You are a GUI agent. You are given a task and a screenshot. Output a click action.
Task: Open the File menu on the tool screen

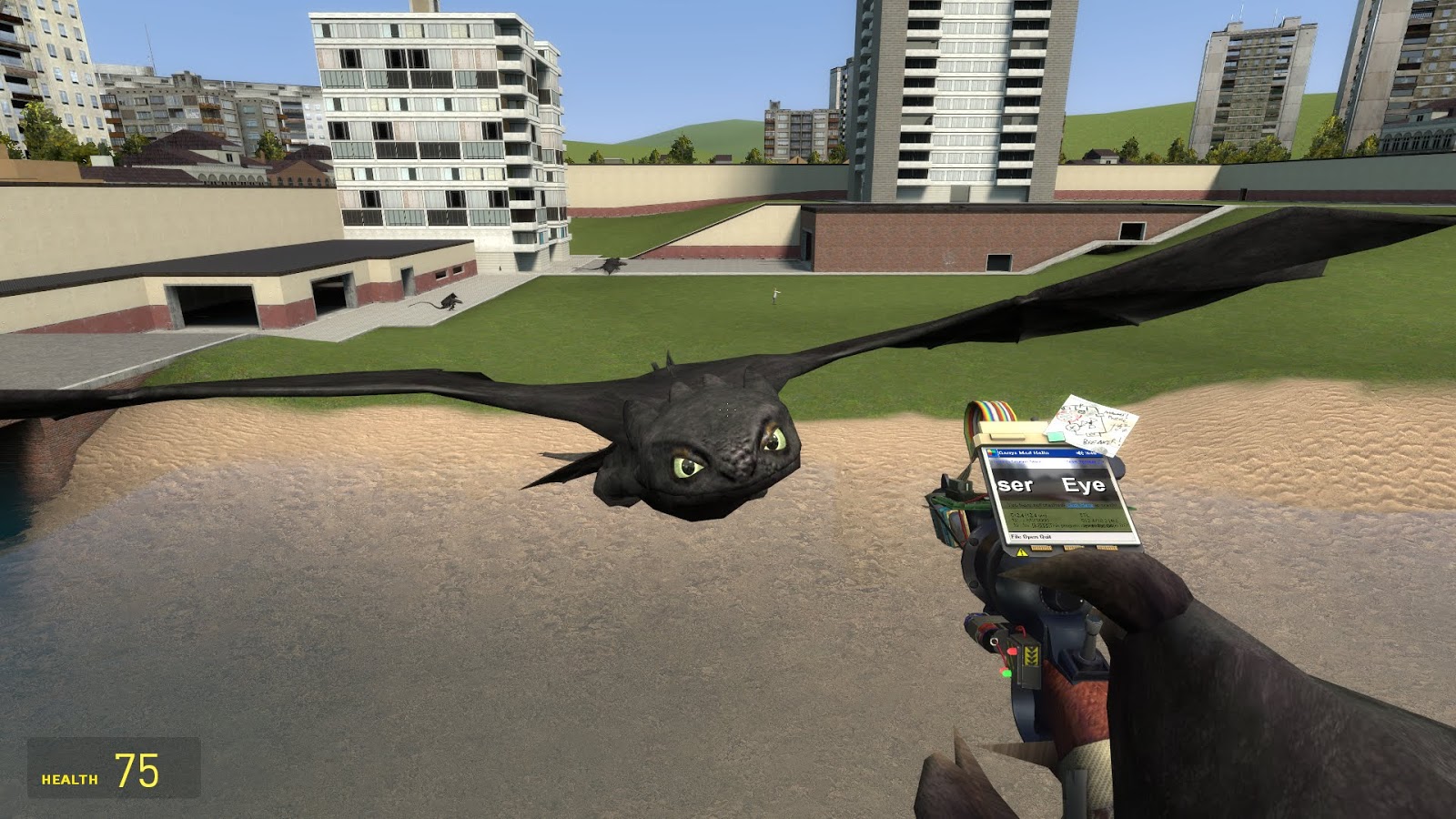tap(1017, 537)
